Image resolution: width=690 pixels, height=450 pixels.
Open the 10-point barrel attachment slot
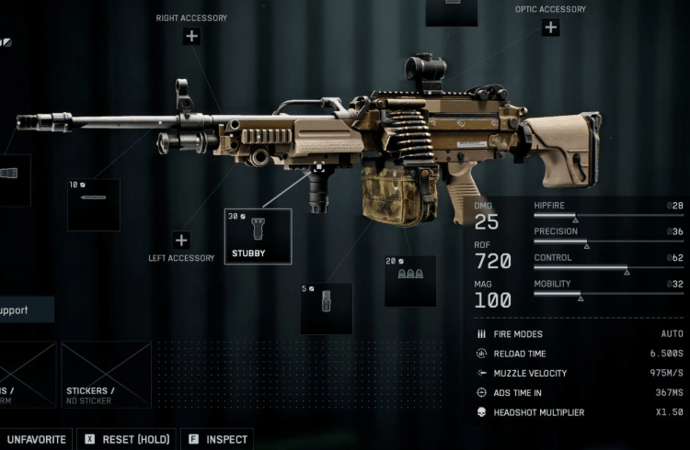click(93, 205)
